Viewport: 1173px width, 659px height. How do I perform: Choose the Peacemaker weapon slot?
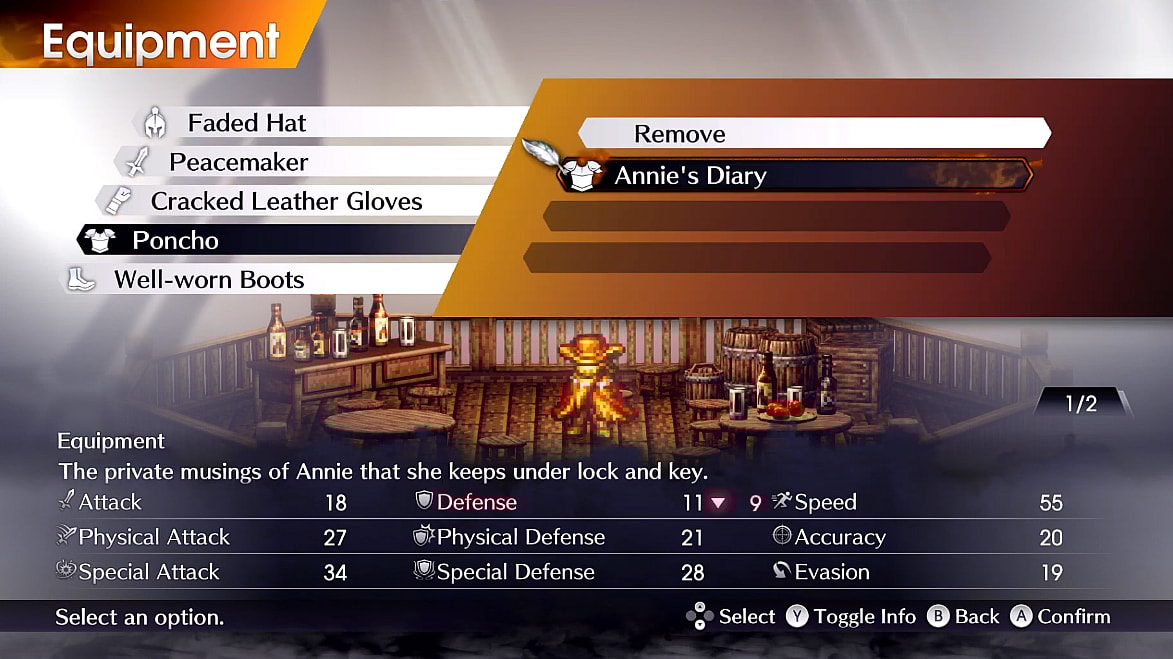(x=238, y=162)
